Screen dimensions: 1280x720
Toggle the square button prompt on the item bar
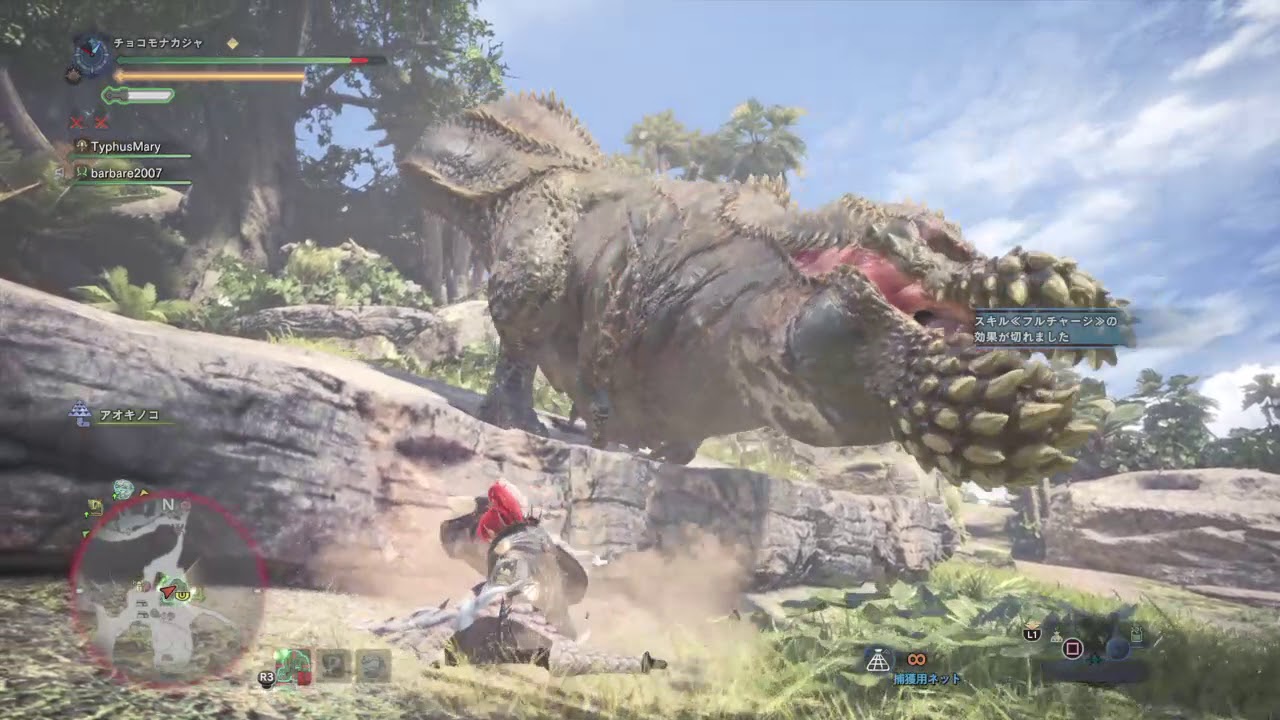(x=1073, y=647)
